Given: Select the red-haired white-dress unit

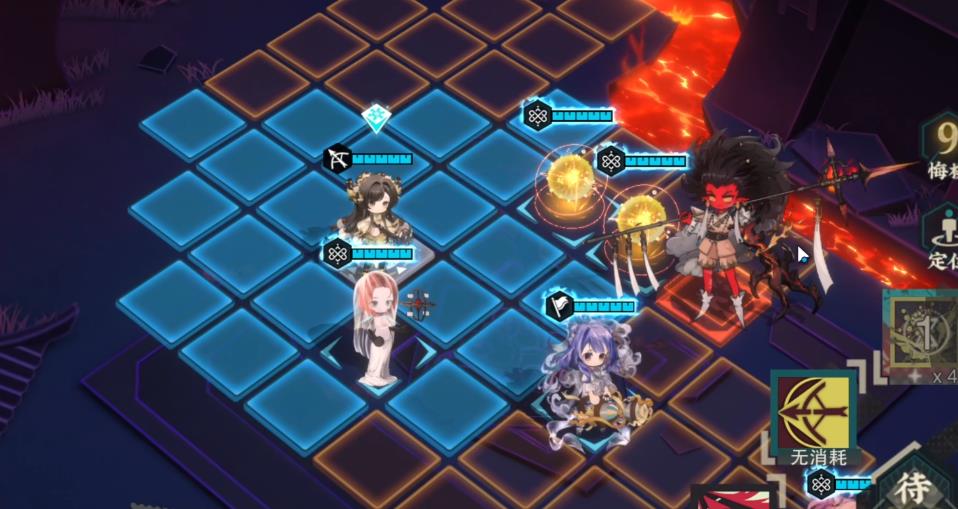Looking at the screenshot, I should pos(377,322).
